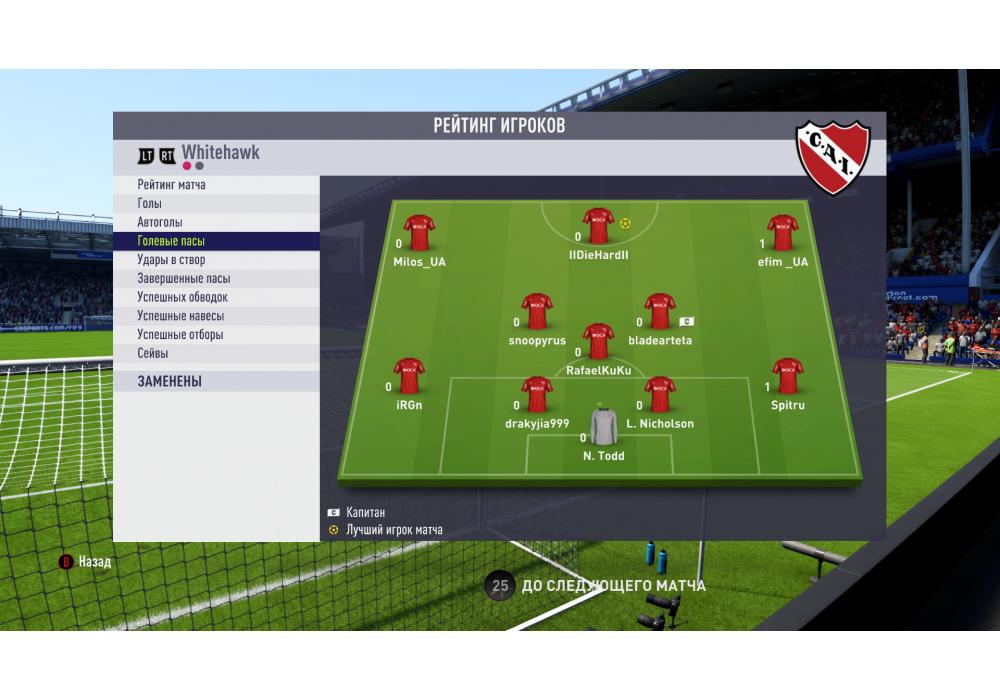Viewport: 1000px width, 700px height.
Task: Select midfielder RafaelKuKu
Action: (598, 341)
